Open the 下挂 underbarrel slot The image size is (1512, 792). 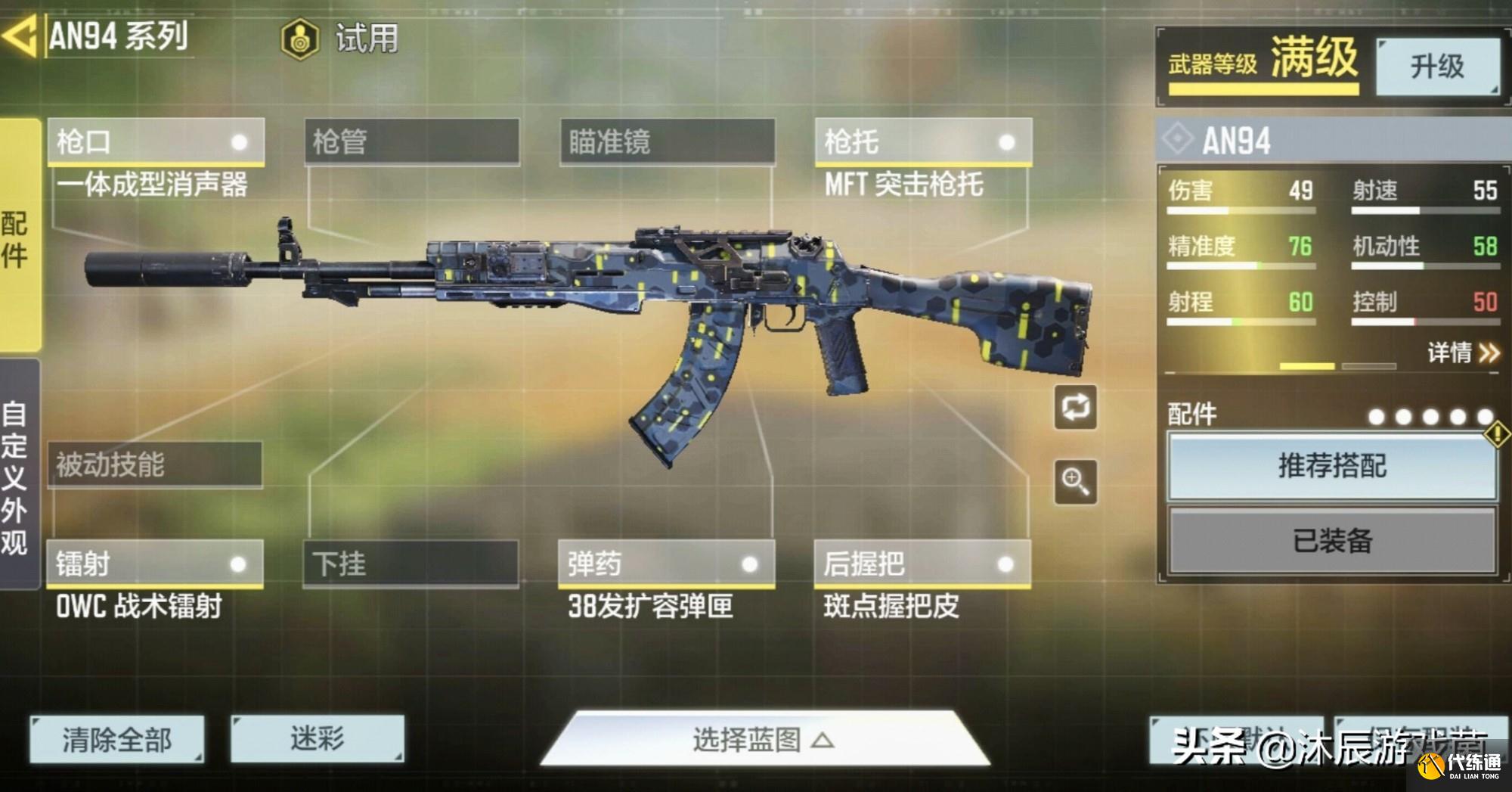(x=411, y=564)
